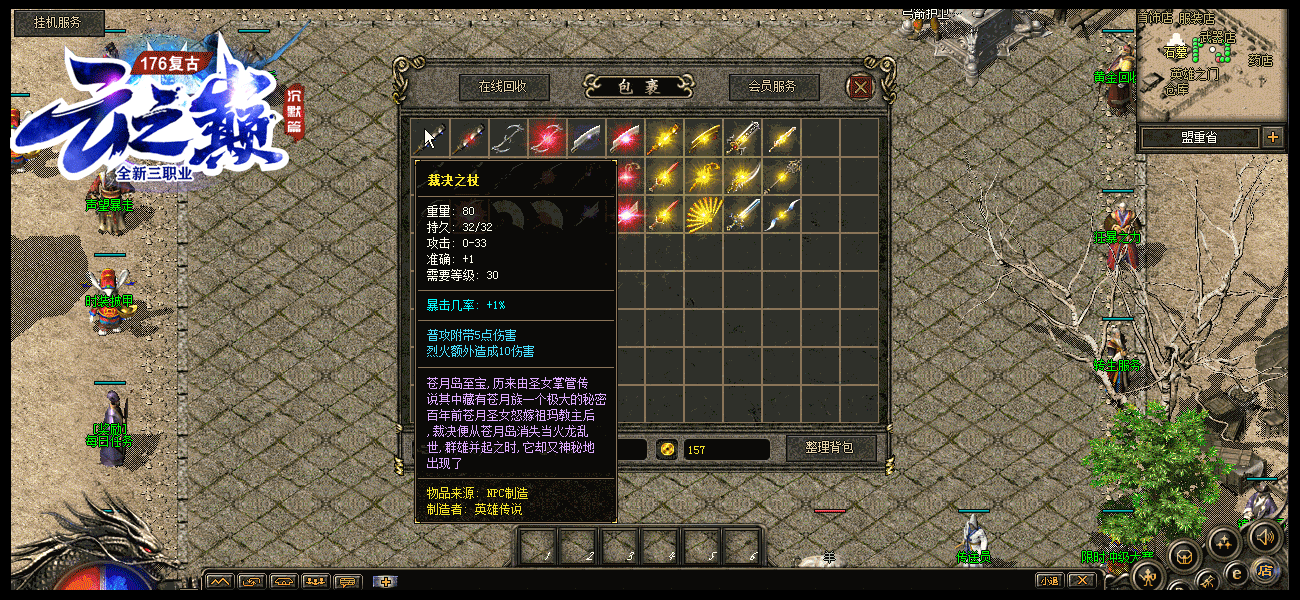
Task: Open the 店 shop round button
Action: (1264, 572)
